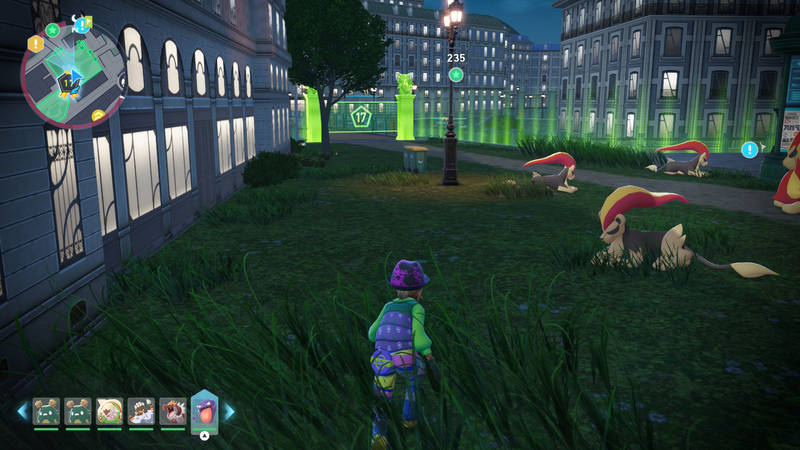Click the right arrow of the party bar
The image size is (800, 450).
coord(229,411)
